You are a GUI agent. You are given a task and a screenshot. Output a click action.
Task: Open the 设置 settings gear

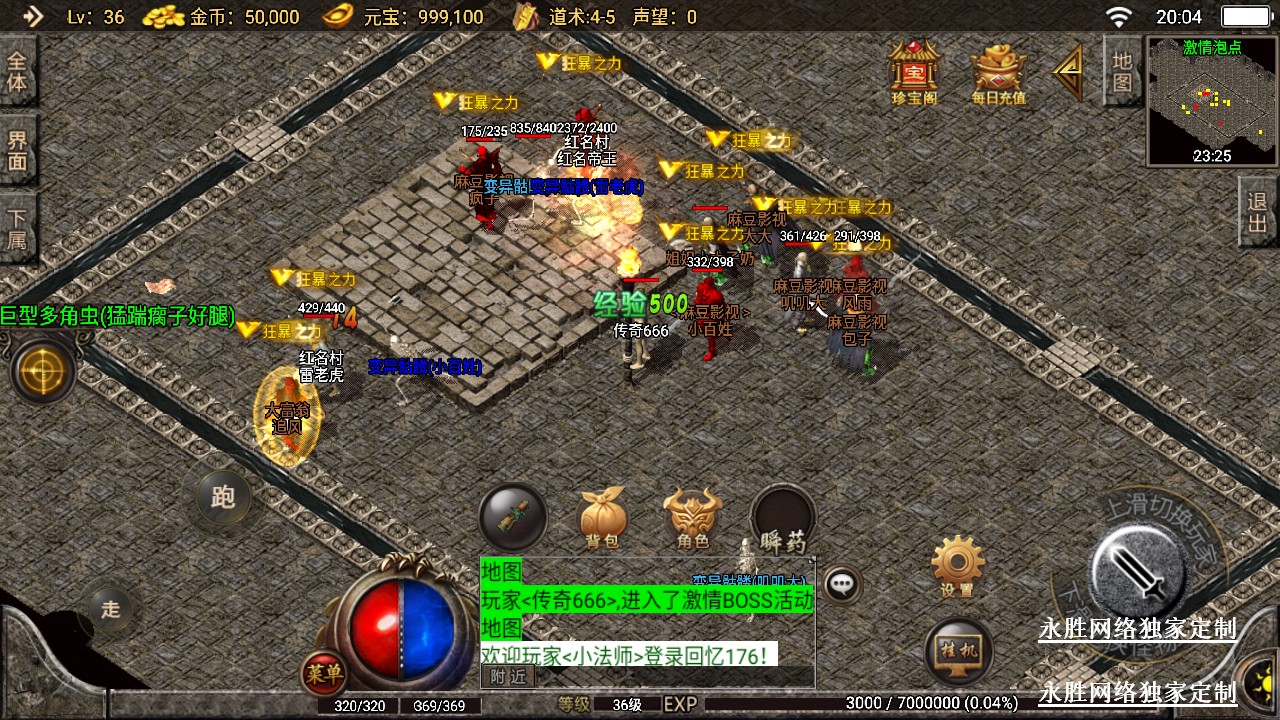(957, 565)
